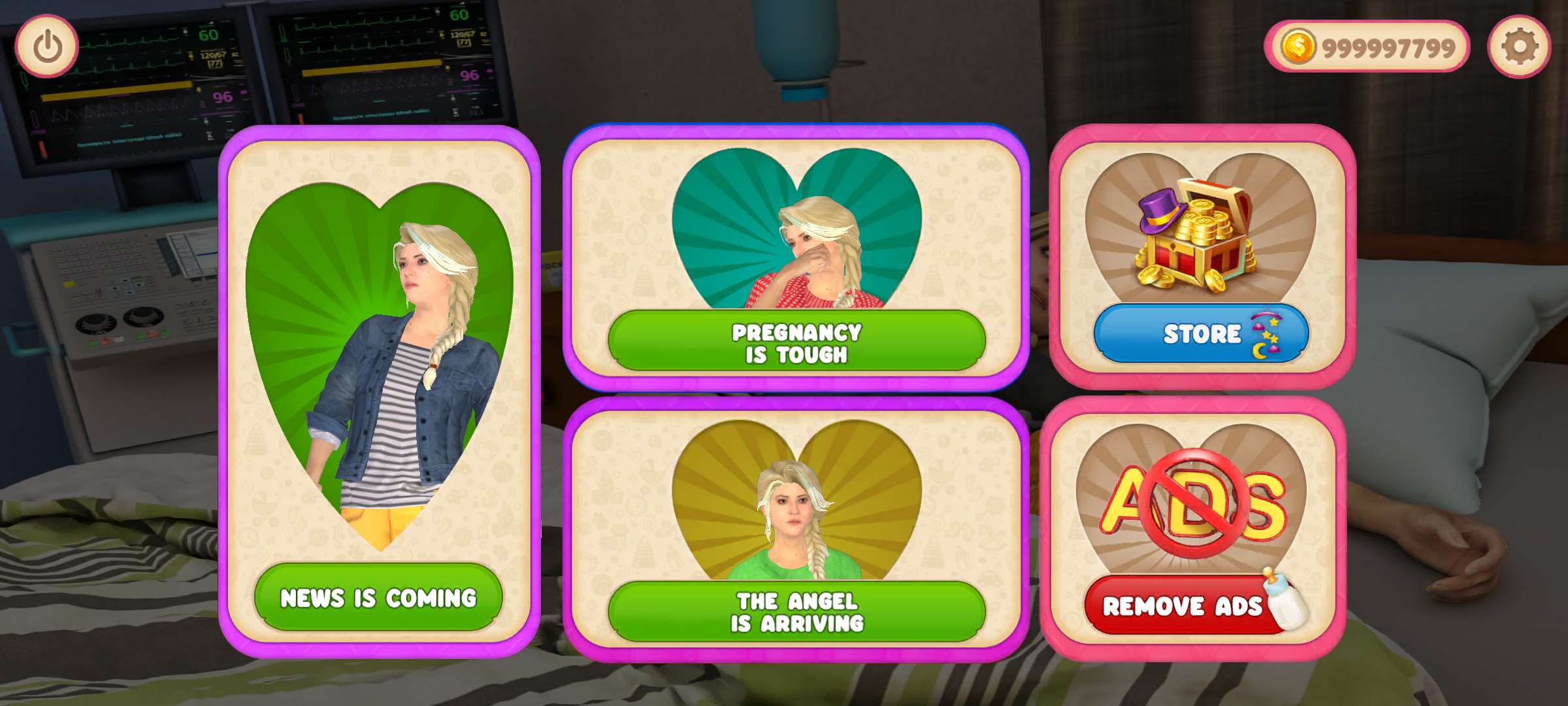Image resolution: width=1568 pixels, height=706 pixels.
Task: Select the Remove Ads option
Action: (1183, 606)
